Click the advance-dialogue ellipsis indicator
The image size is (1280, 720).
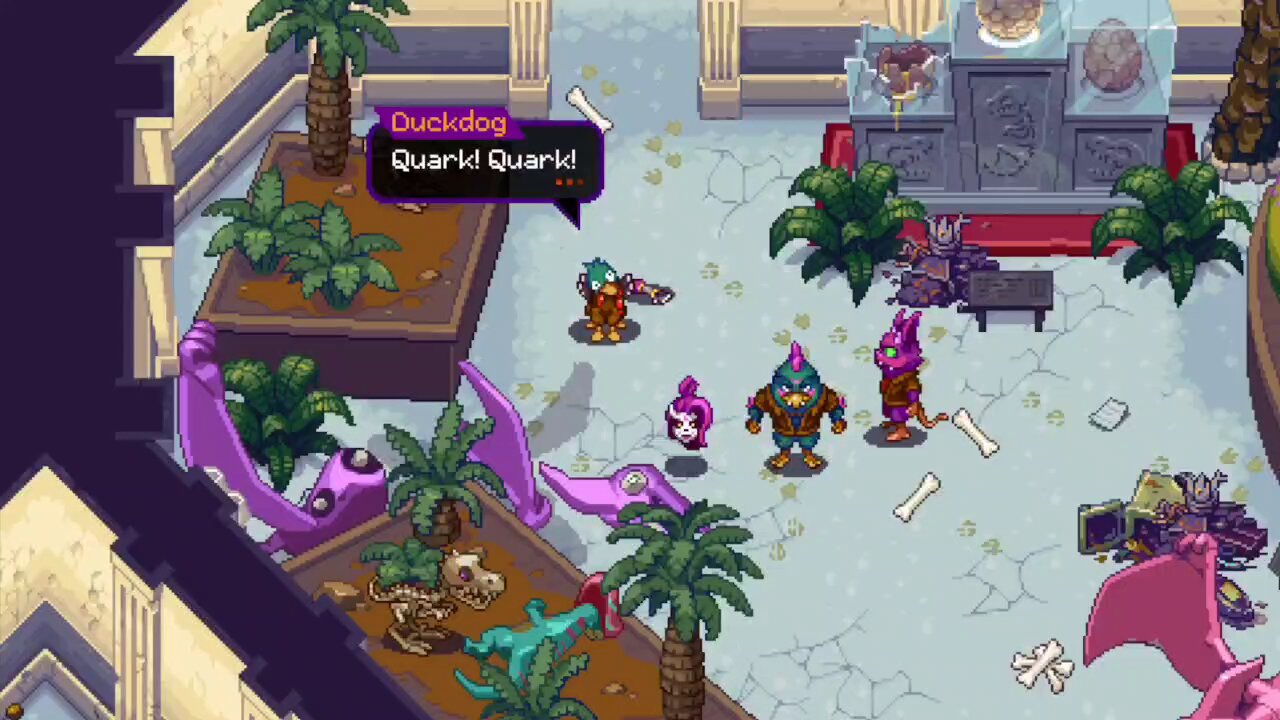(568, 182)
